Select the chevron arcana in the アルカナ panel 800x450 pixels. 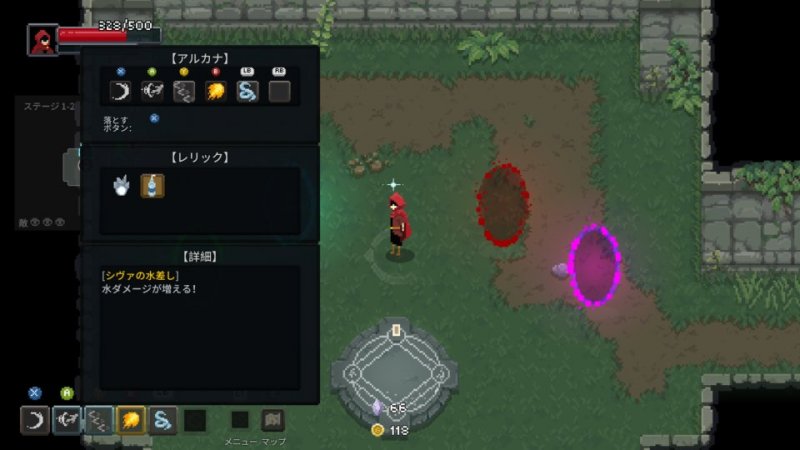point(184,92)
